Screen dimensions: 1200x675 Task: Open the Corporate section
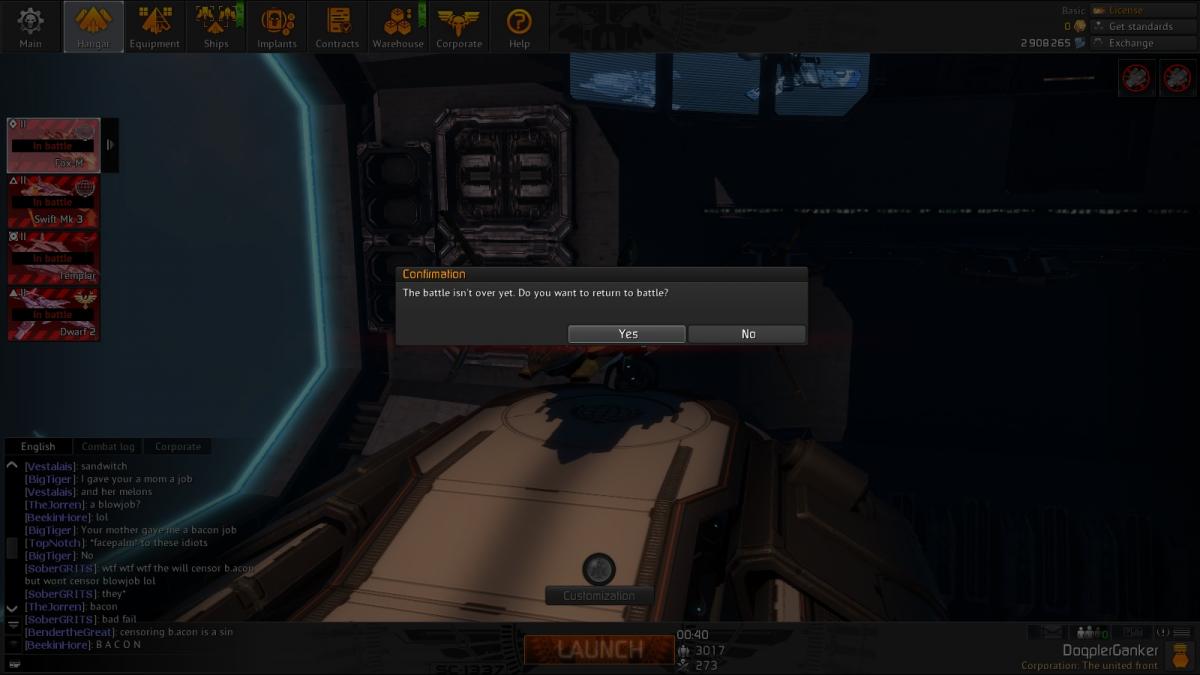459,27
